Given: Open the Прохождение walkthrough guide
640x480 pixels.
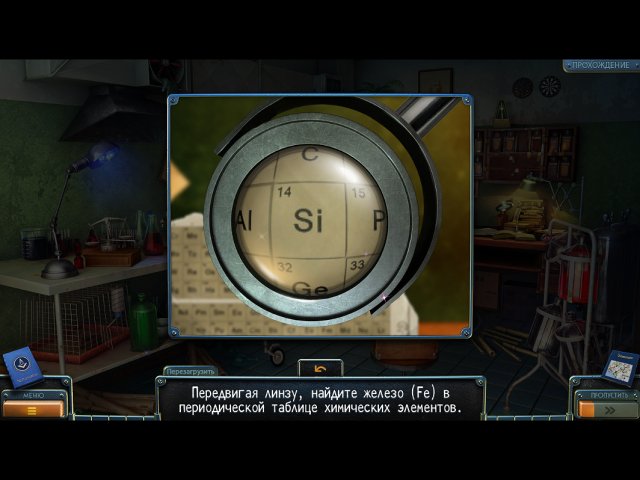Looking at the screenshot, I should click(x=601, y=66).
